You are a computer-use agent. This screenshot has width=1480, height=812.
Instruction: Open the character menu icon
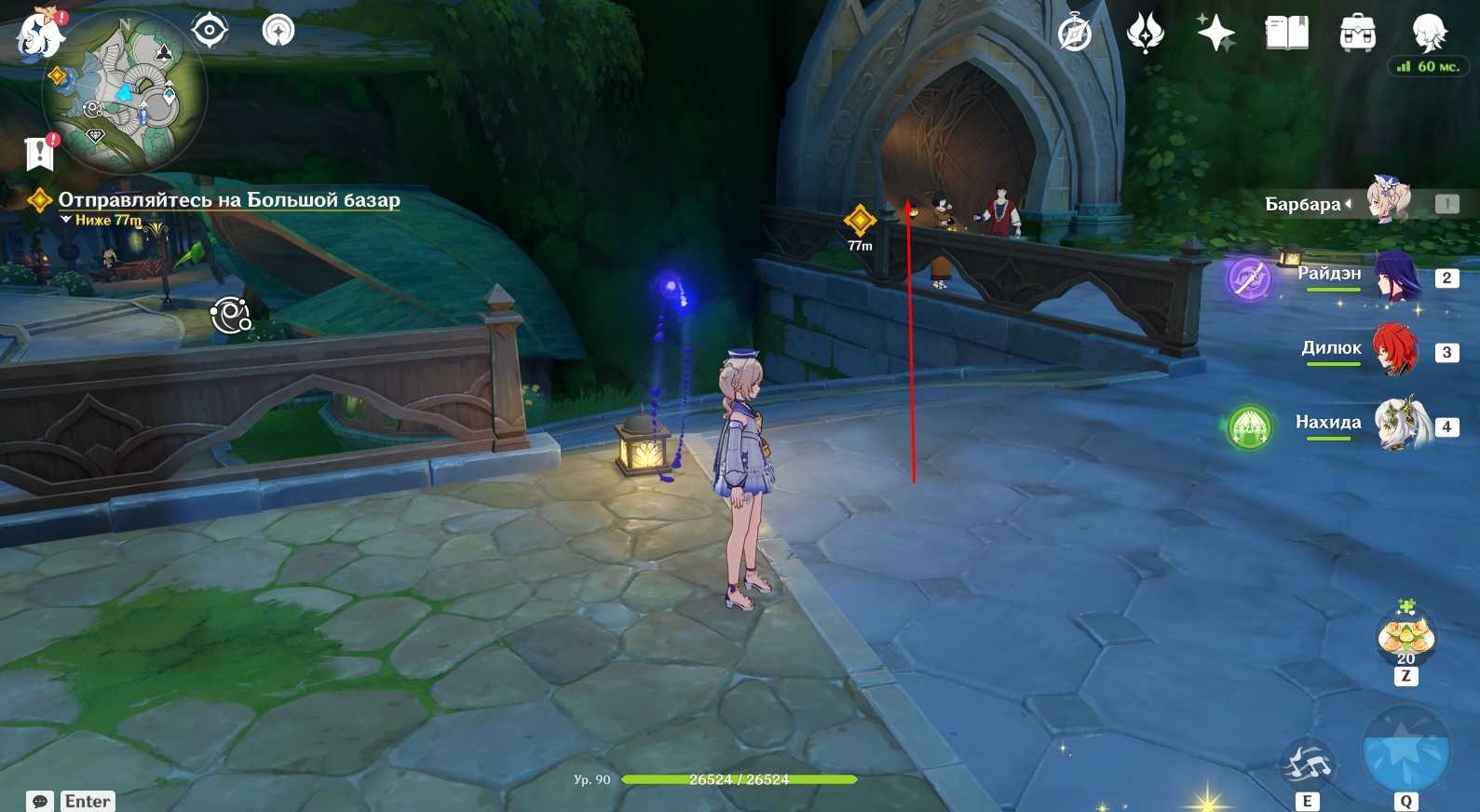tap(1428, 33)
